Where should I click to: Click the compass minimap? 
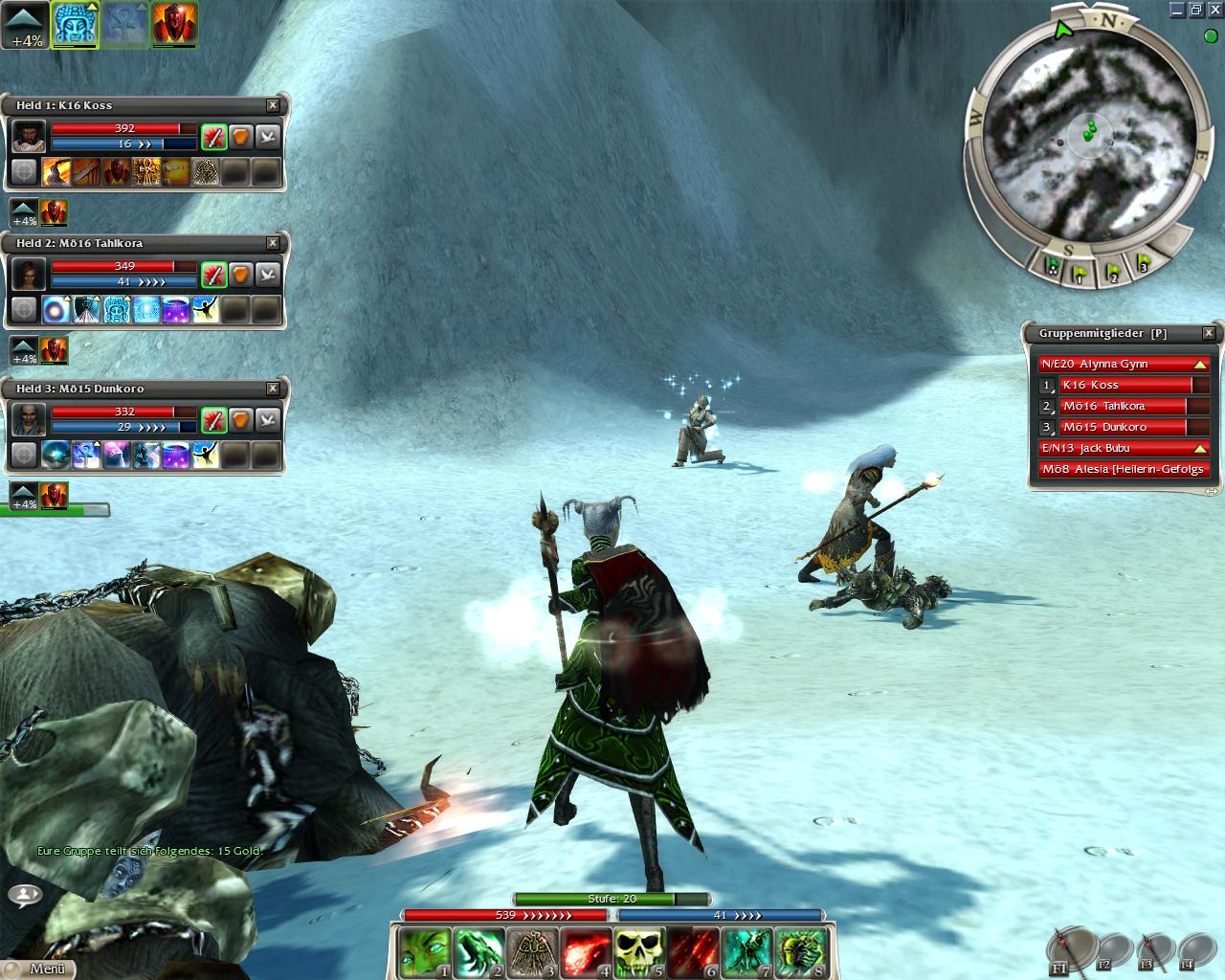pos(1083,136)
